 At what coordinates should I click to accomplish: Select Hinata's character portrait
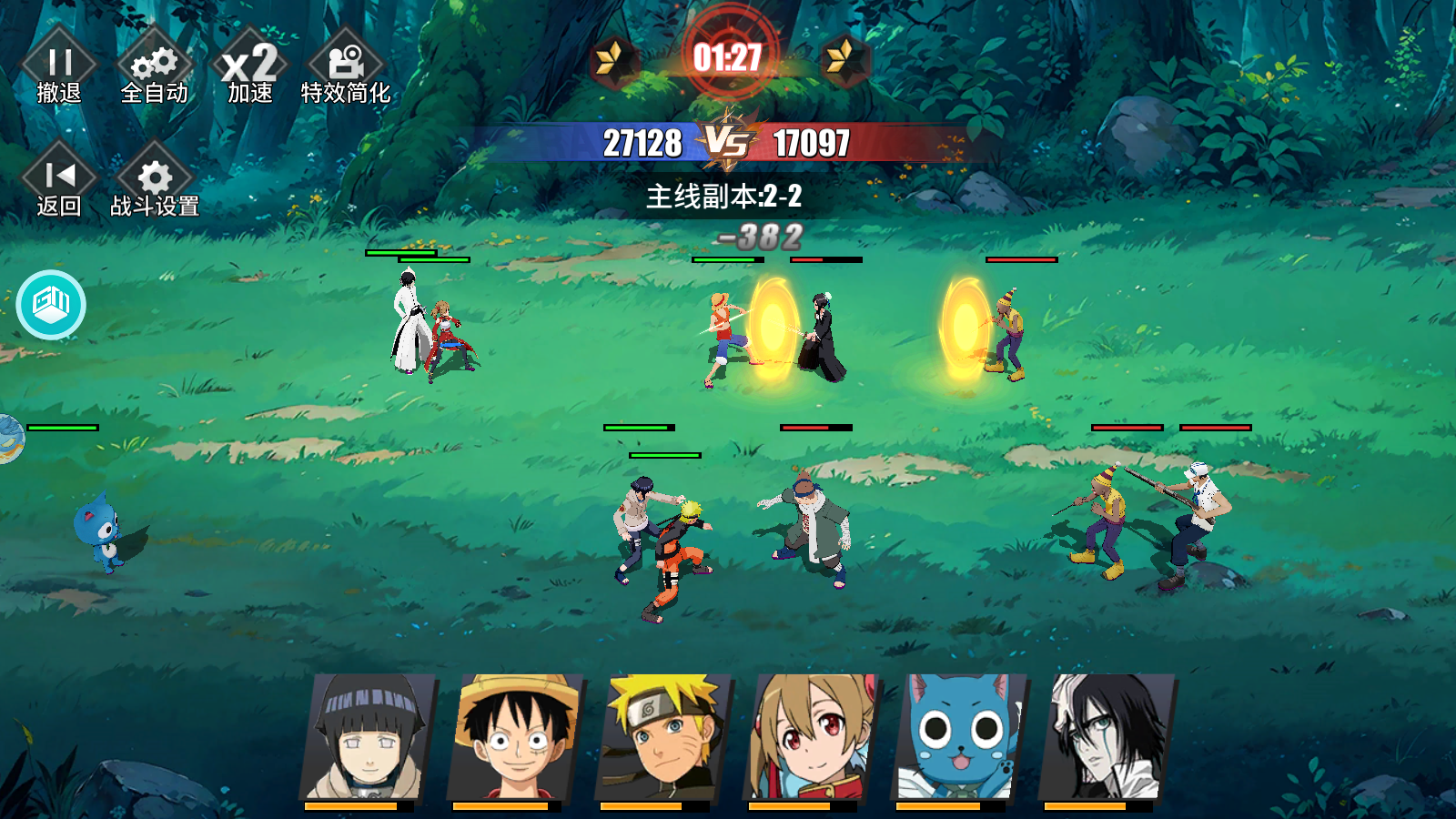[364, 737]
